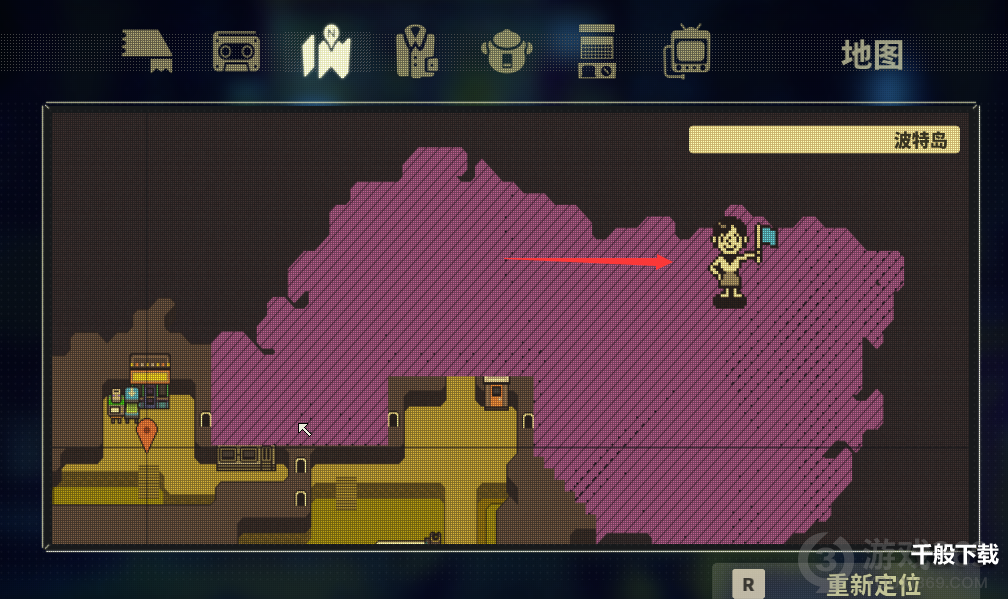Select the television tab icon
This screenshot has width=1008, height=599.
(x=687, y=52)
